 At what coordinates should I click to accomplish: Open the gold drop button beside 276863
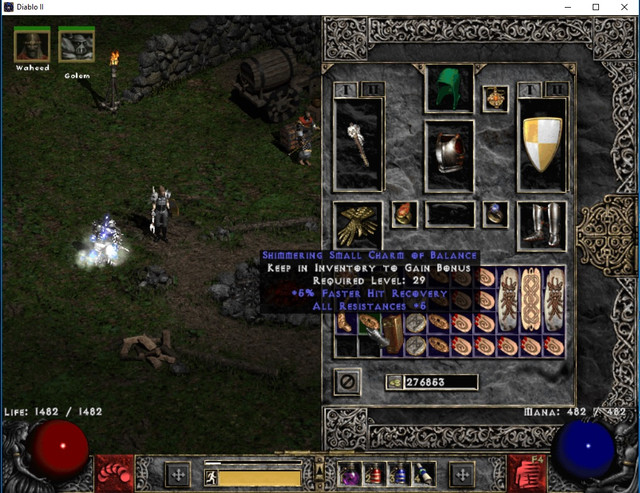(x=396, y=382)
